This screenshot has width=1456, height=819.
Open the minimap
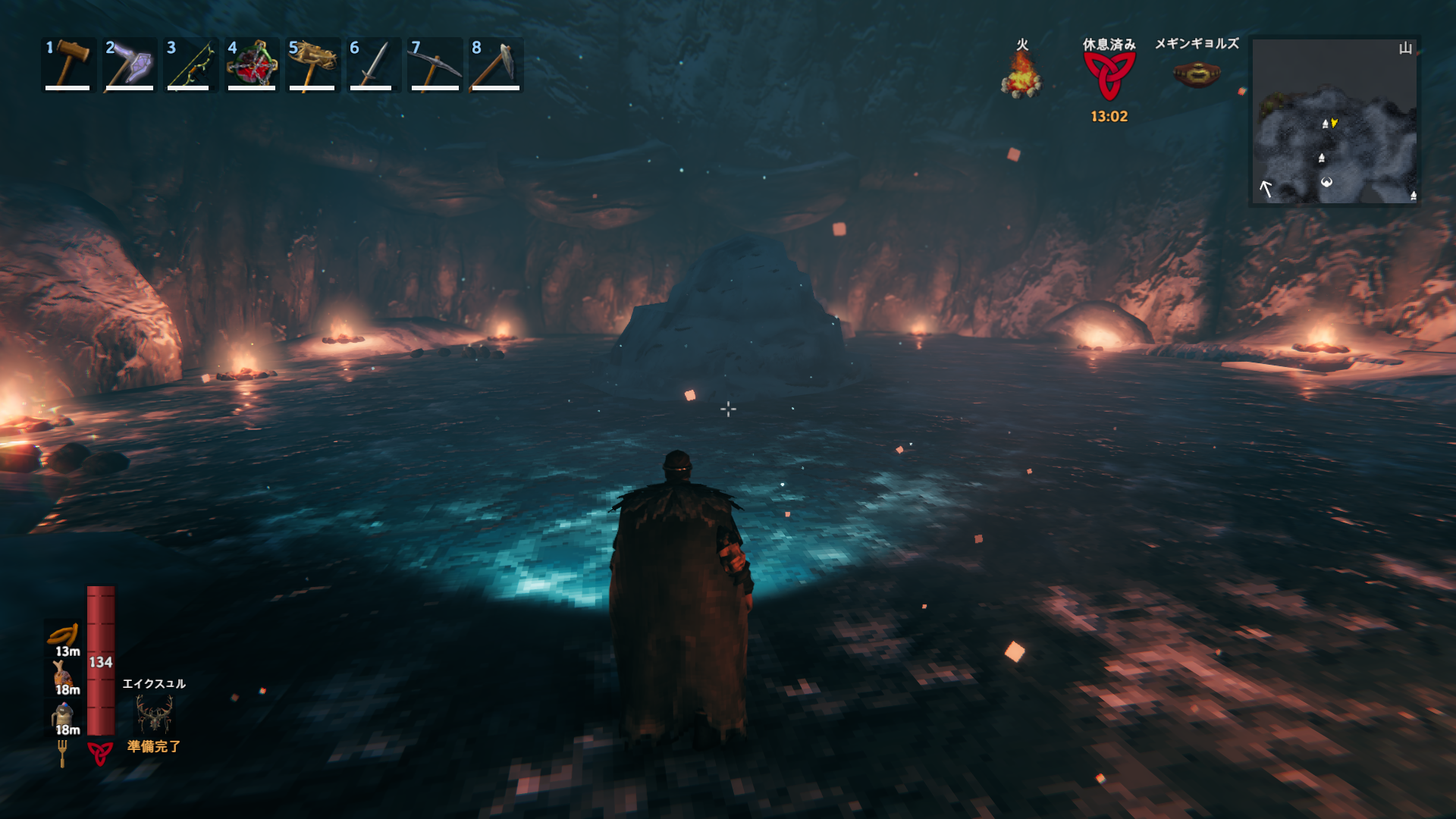click(1334, 121)
